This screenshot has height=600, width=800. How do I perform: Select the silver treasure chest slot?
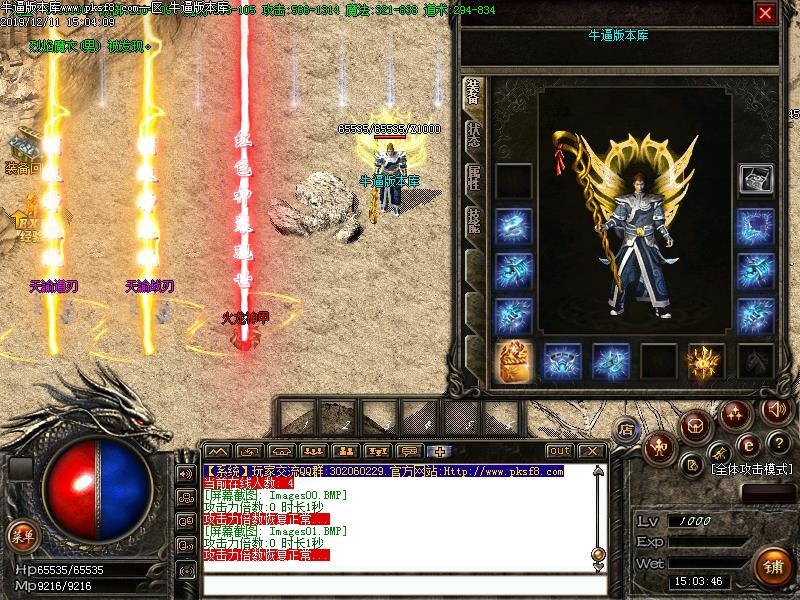[x=755, y=180]
